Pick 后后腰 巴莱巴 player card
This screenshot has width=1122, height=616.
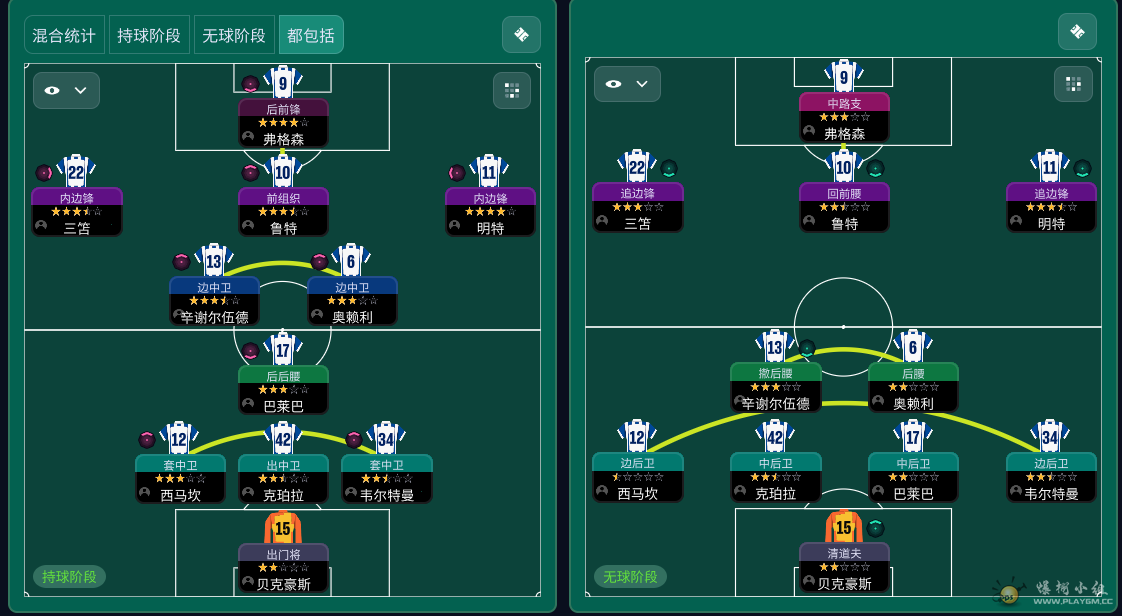(x=283, y=390)
